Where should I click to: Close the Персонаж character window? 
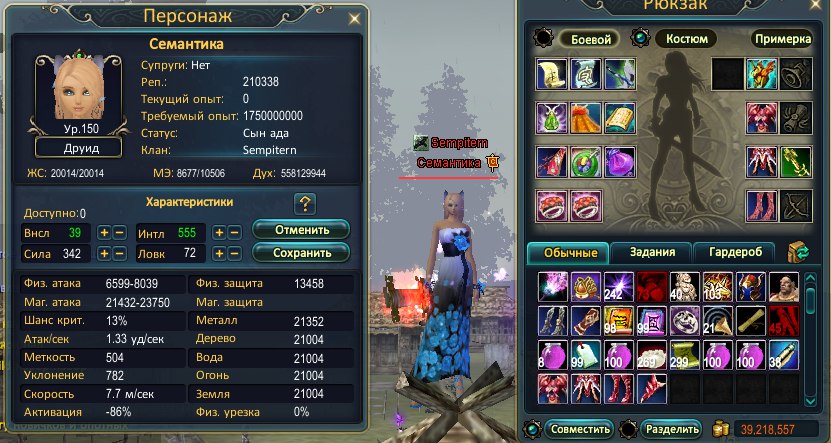tap(352, 17)
